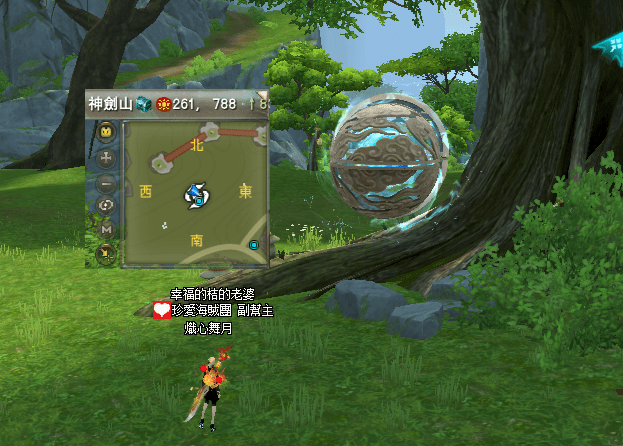Select the cyan marker at the minimap's lower right
Screen dimensions: 623x446
pyautogui.click(x=254, y=245)
